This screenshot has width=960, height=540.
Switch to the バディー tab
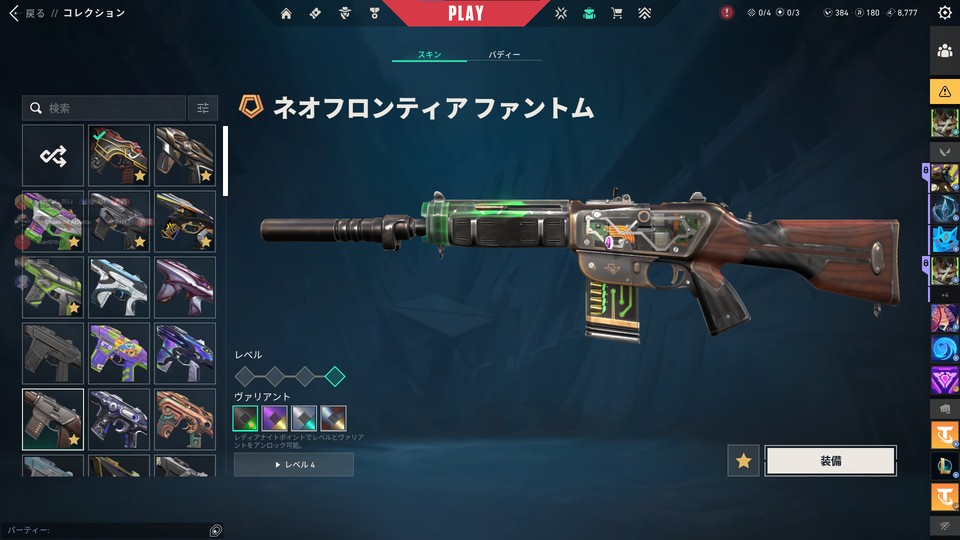click(x=504, y=54)
